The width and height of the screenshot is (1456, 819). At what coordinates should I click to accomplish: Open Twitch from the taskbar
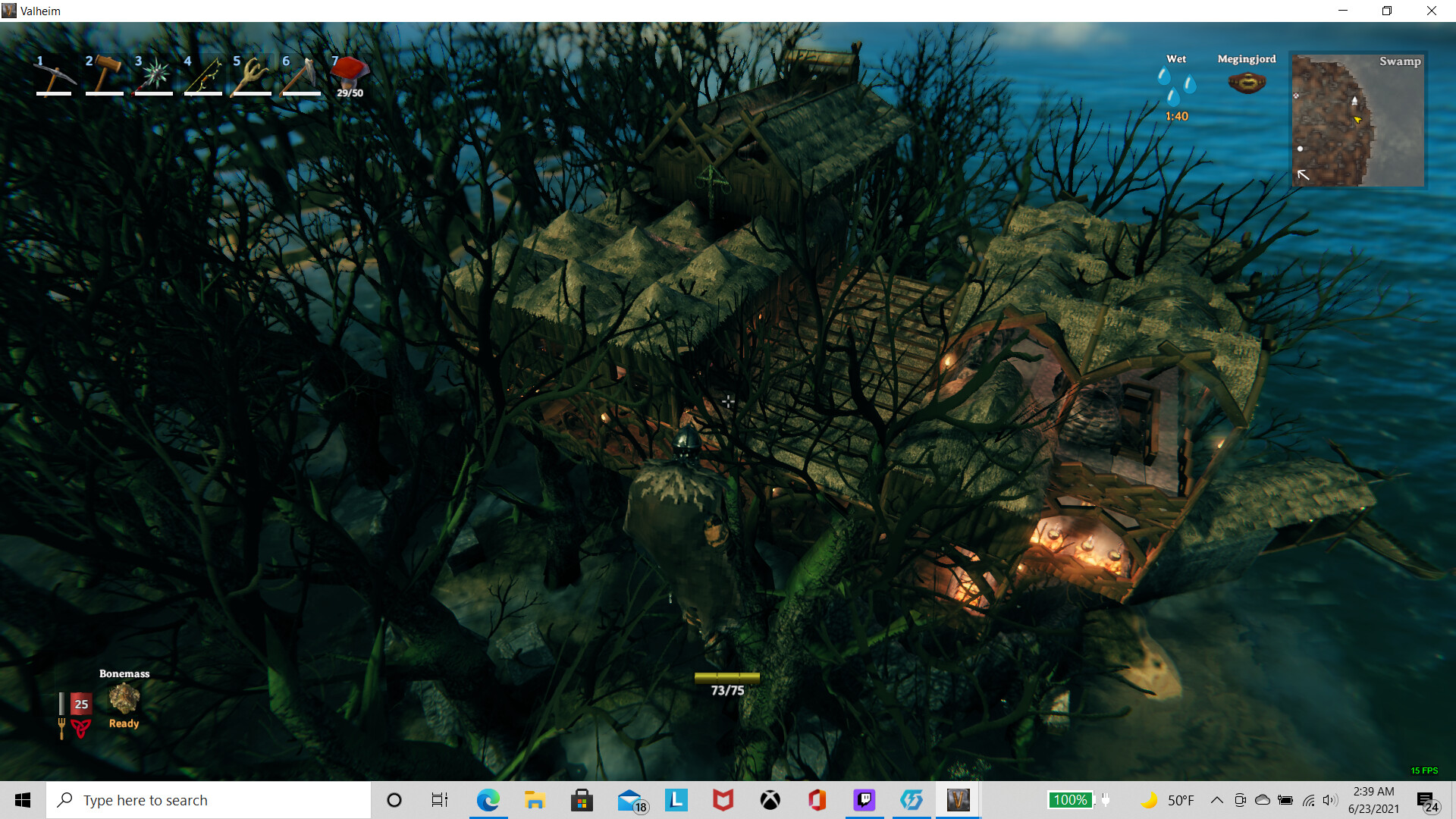[x=864, y=799]
